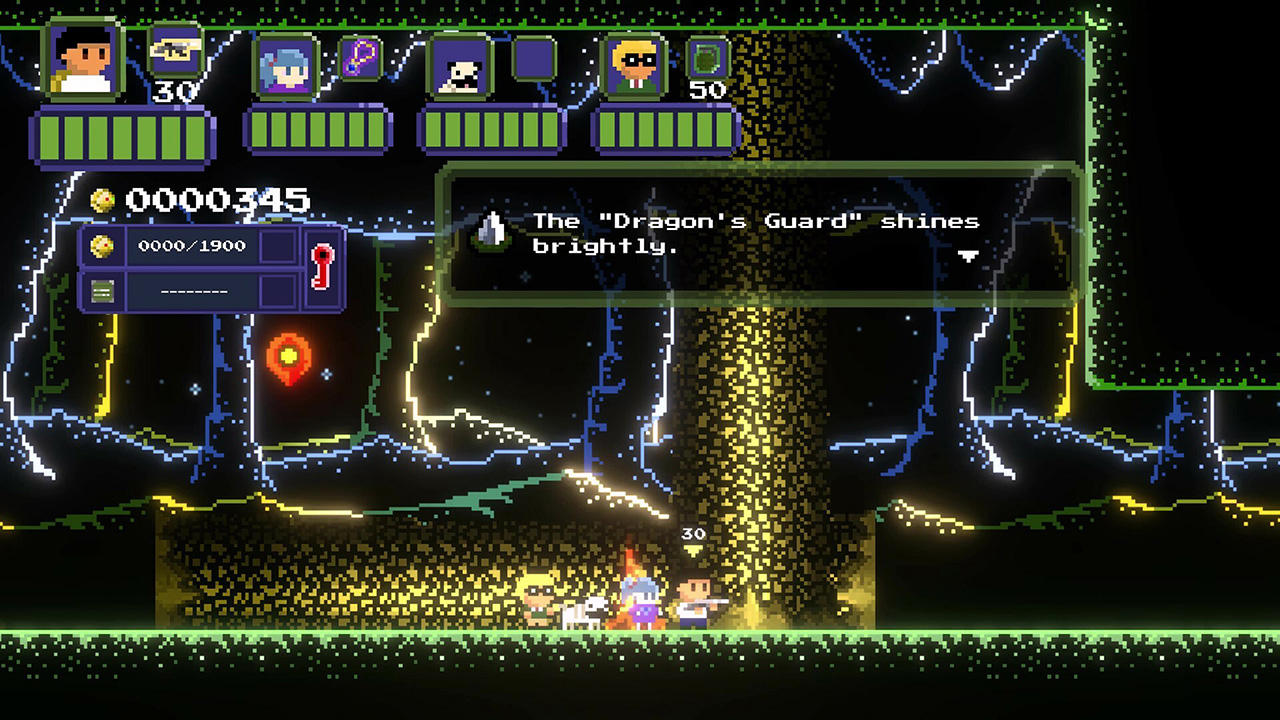Advance dialogue with the down arrow
Screen dimensions: 1280x720
coord(968,256)
